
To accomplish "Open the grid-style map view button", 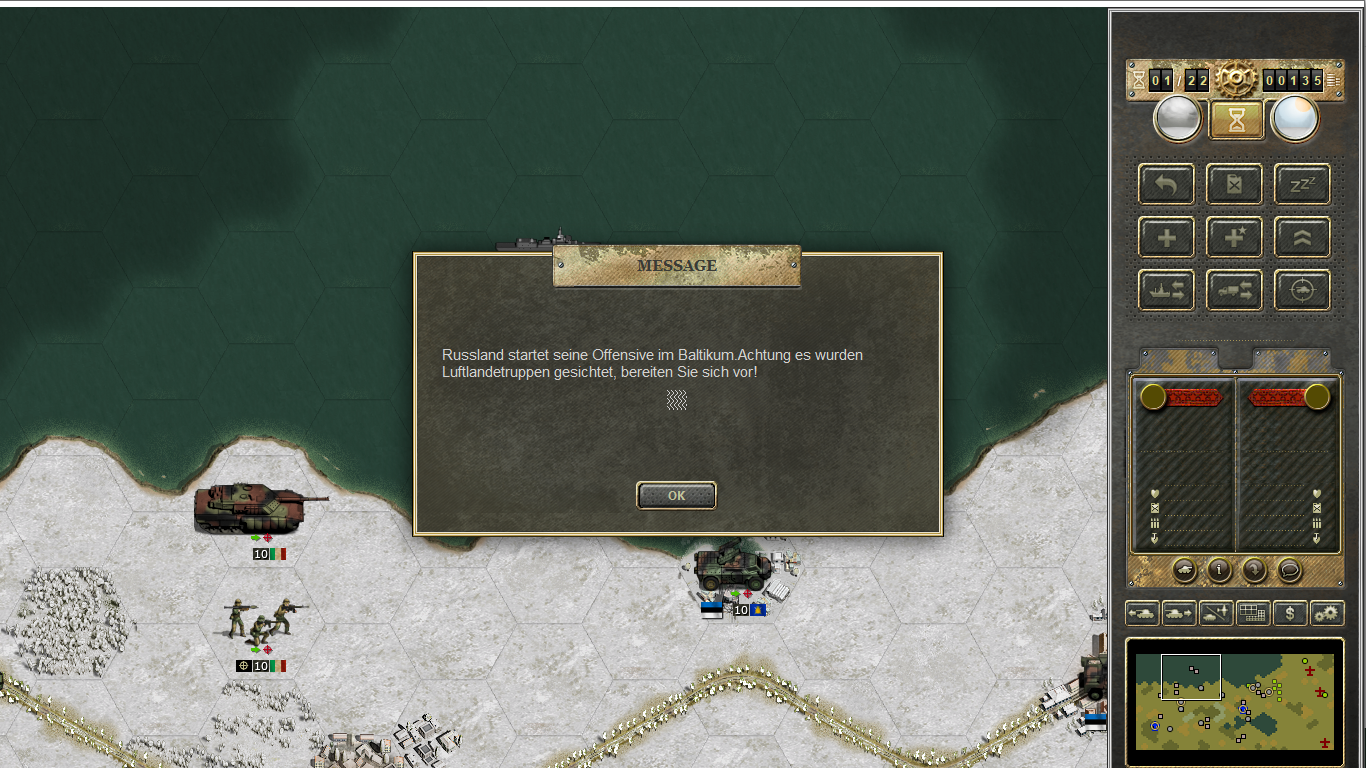I will (1253, 613).
